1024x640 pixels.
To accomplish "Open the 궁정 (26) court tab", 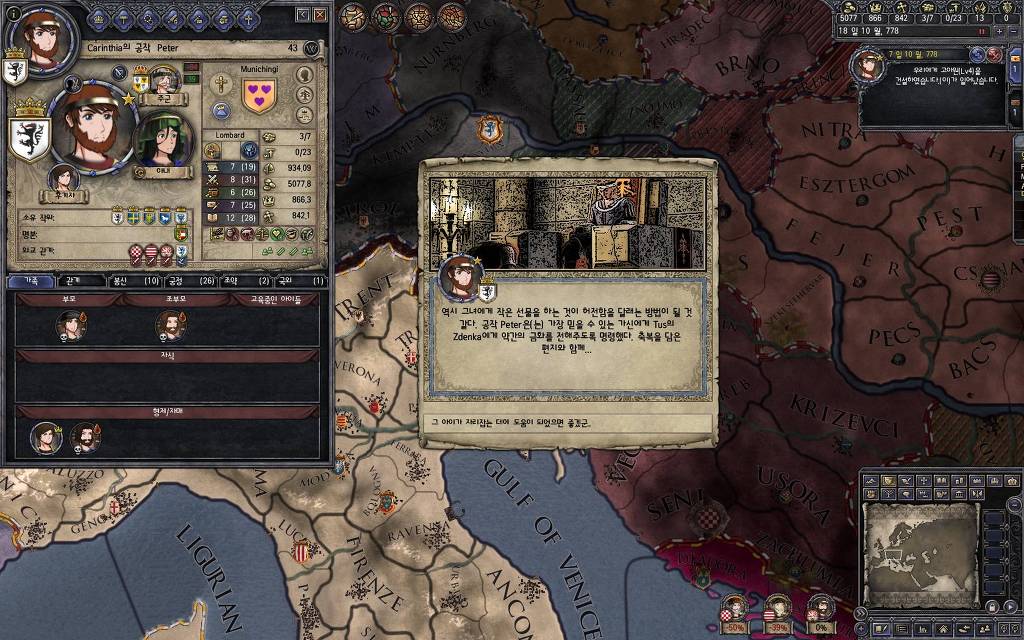I will [x=188, y=281].
